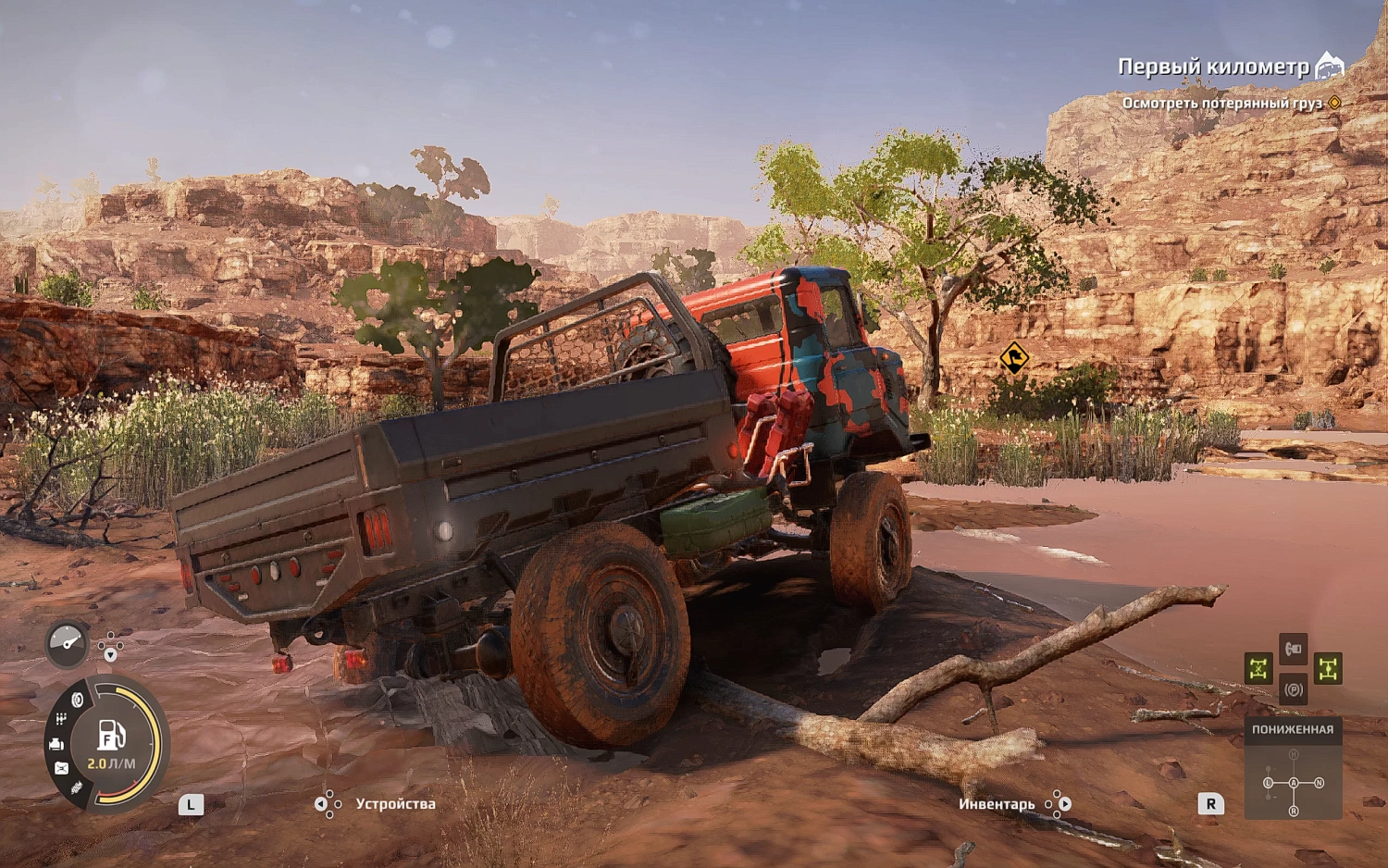Select the Осмотреть потерянный груз objective
This screenshot has width=1388, height=868.
(x=1221, y=103)
